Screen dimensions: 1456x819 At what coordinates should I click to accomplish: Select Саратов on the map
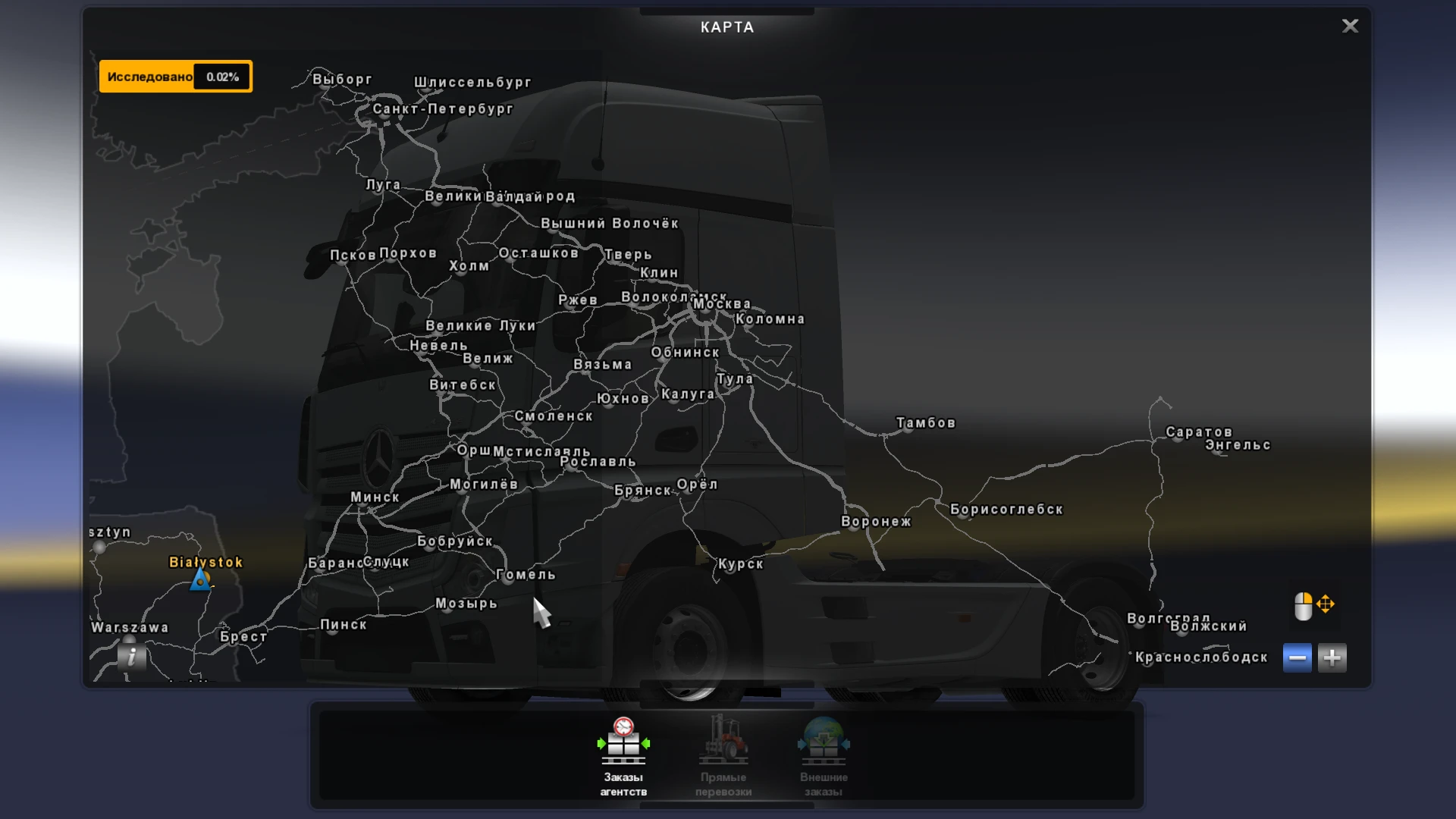tap(1197, 431)
